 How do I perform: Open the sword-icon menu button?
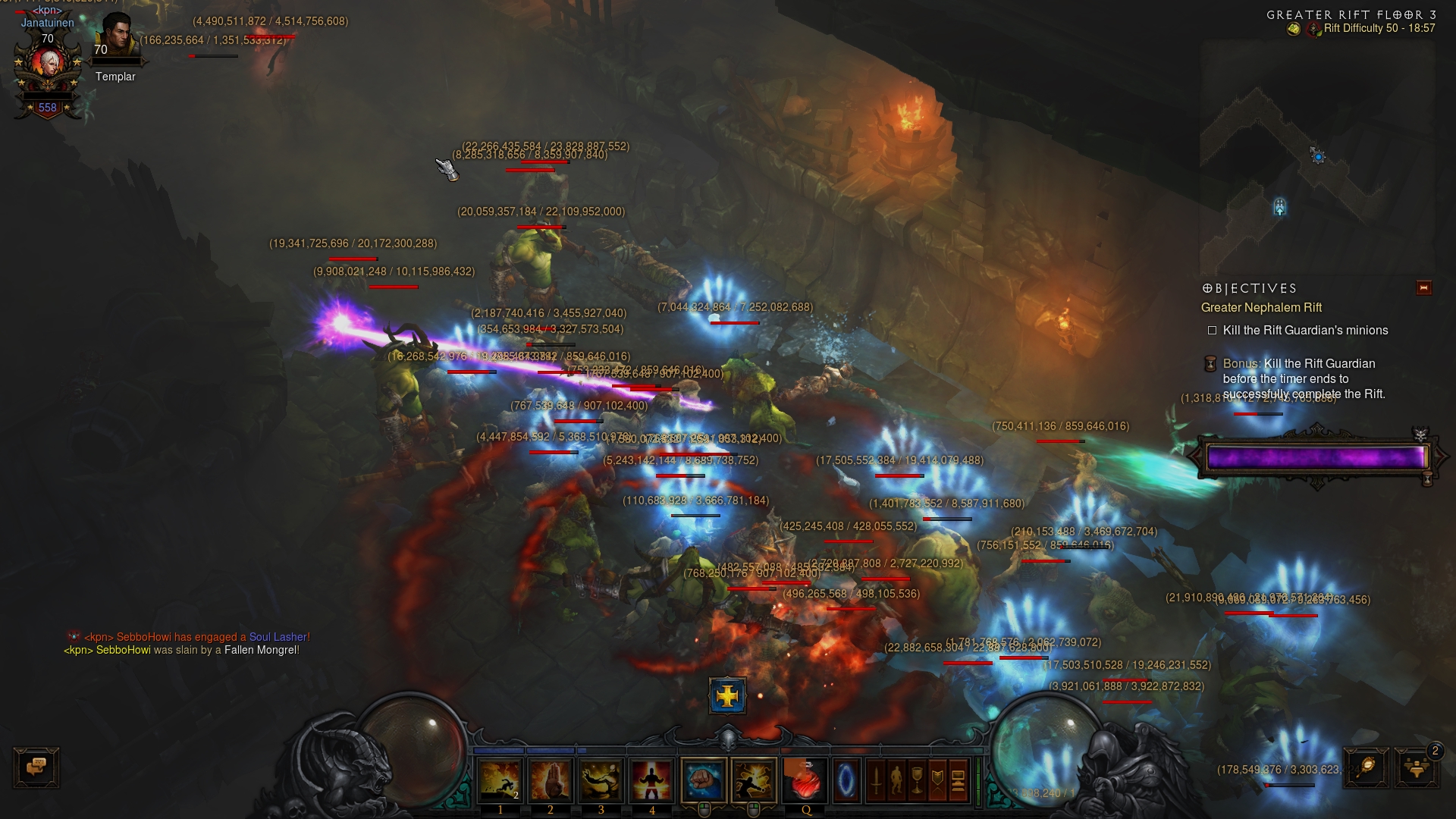876,780
